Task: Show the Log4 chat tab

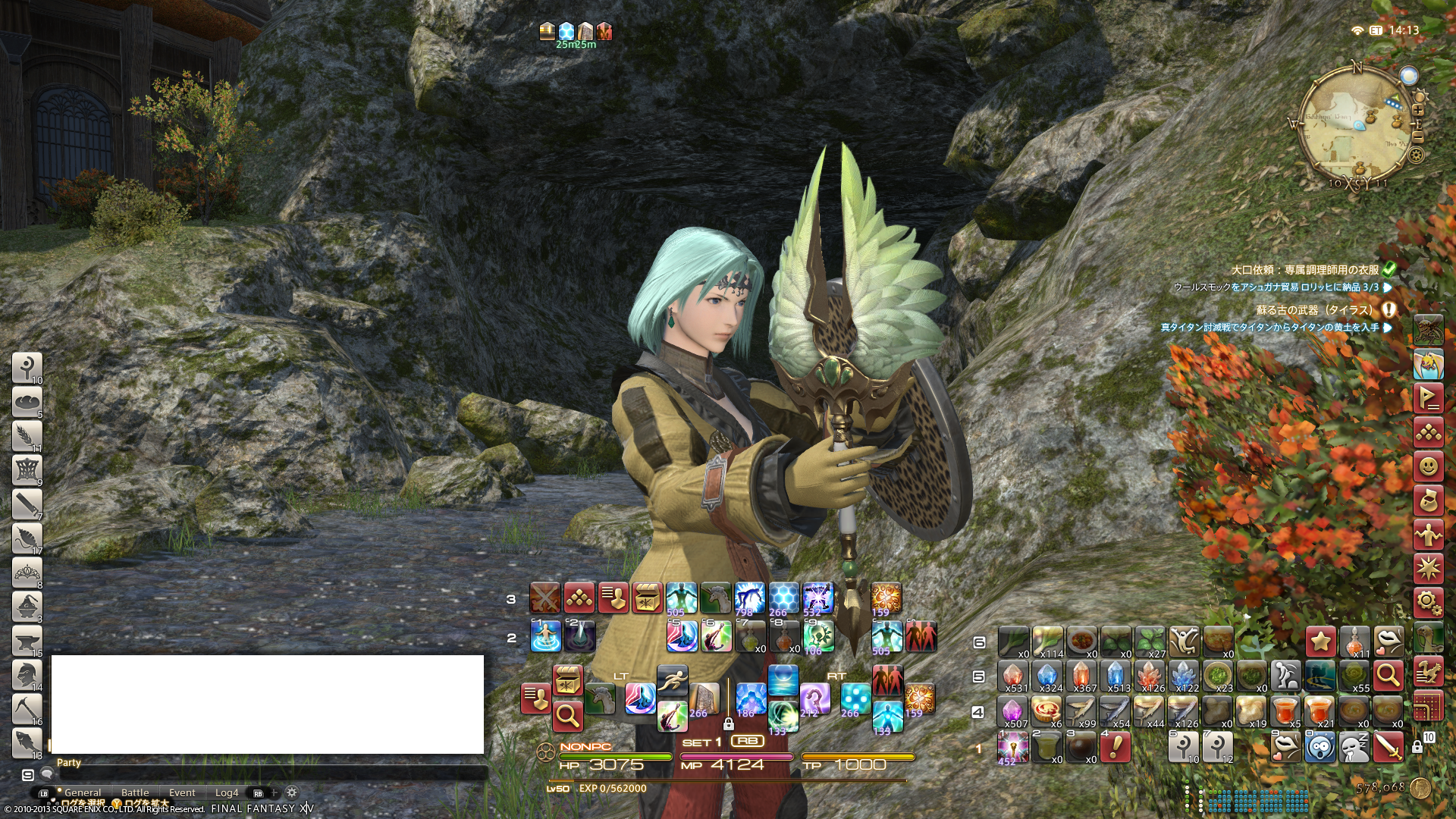Action: coord(226,792)
